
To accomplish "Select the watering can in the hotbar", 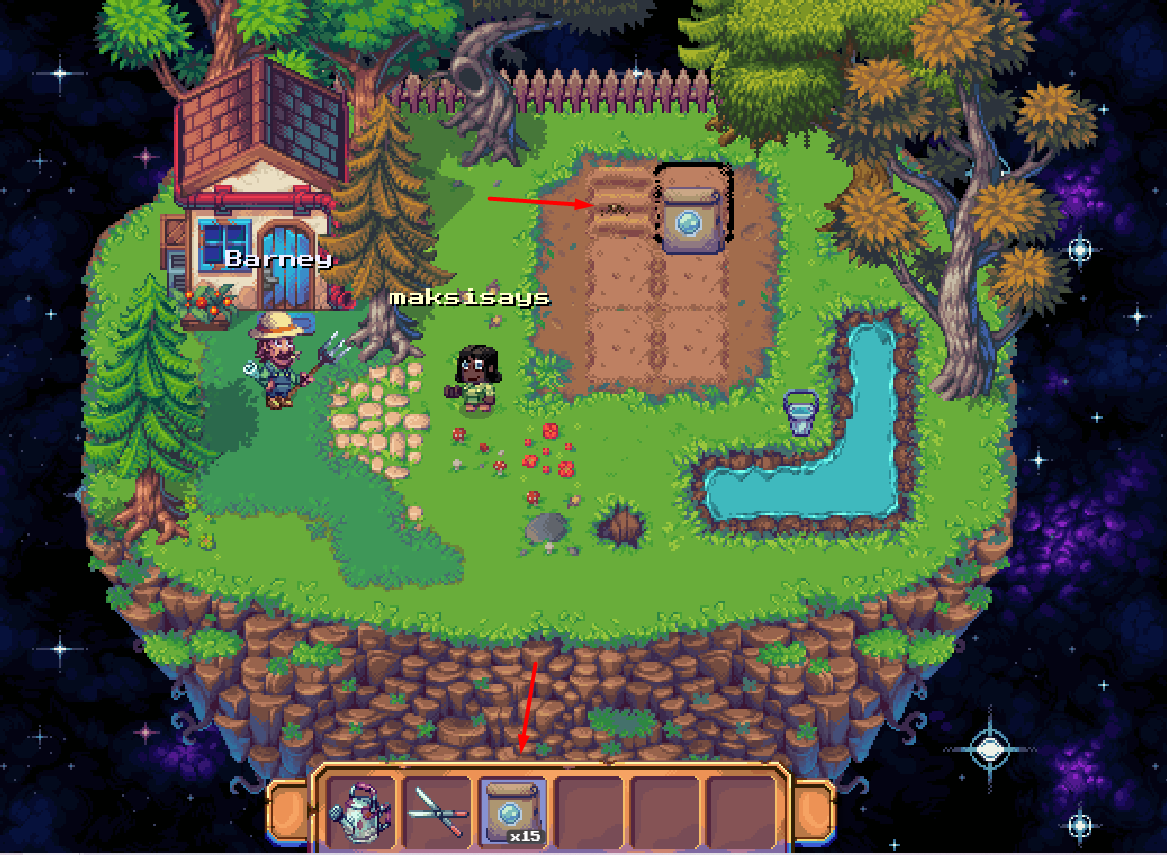I will tap(362, 811).
